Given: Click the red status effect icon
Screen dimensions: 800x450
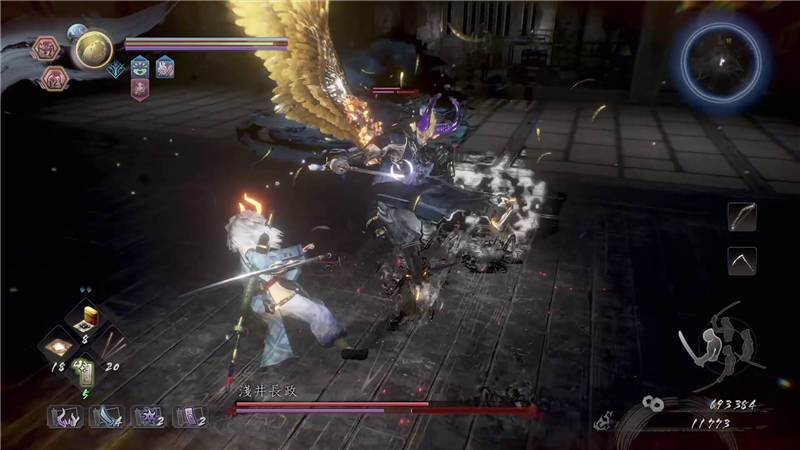Looking at the screenshot, I should (x=140, y=88).
